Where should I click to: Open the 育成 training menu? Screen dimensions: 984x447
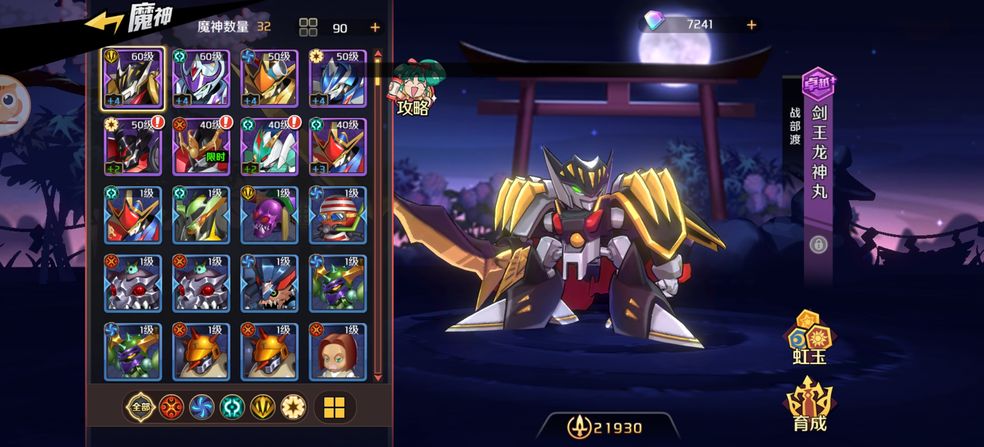click(x=810, y=407)
